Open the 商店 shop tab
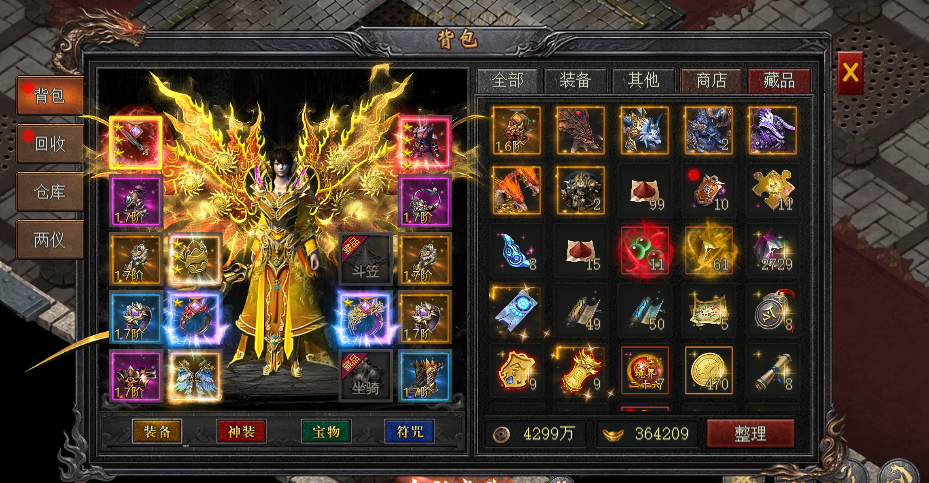Image resolution: width=929 pixels, height=483 pixels. 711,81
